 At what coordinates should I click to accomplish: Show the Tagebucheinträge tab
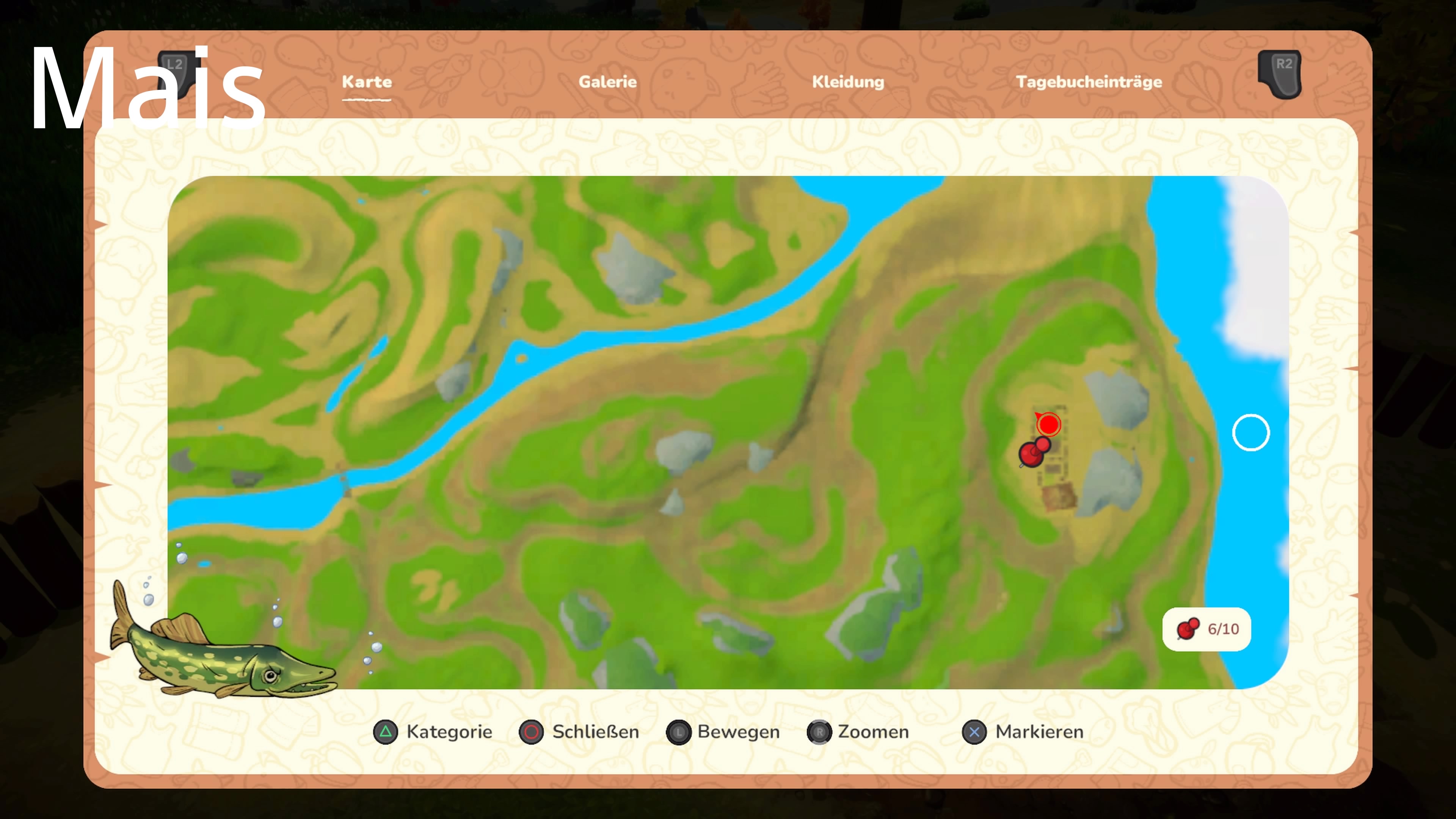pos(1088,82)
